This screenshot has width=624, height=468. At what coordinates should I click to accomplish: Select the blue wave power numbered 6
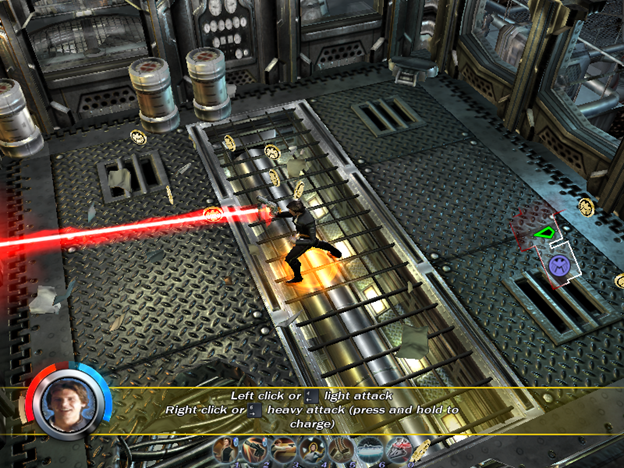click(371, 451)
